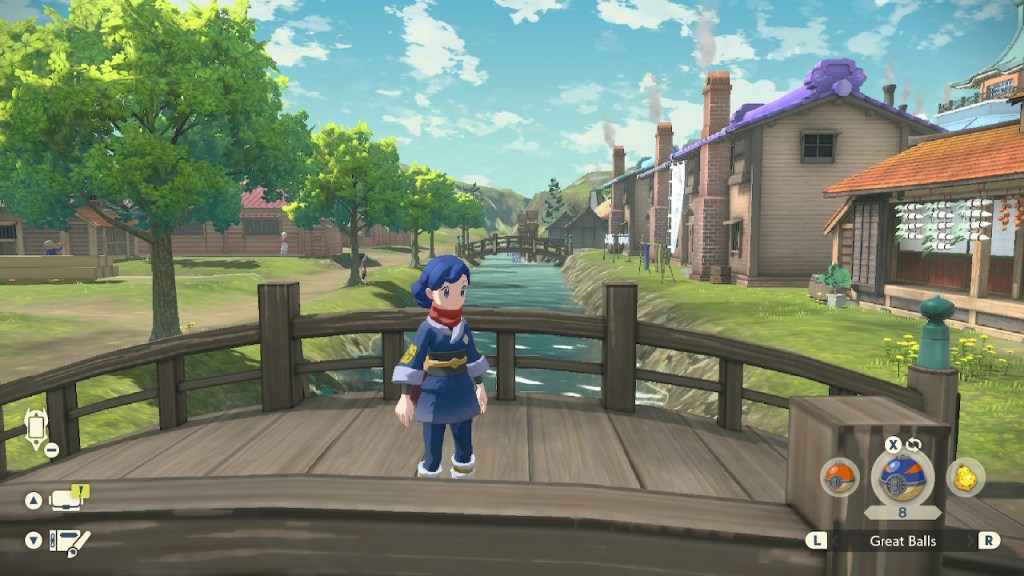1024x576 pixels.
Task: Open the satchel icon with exclamation badge
Action: (x=67, y=498)
